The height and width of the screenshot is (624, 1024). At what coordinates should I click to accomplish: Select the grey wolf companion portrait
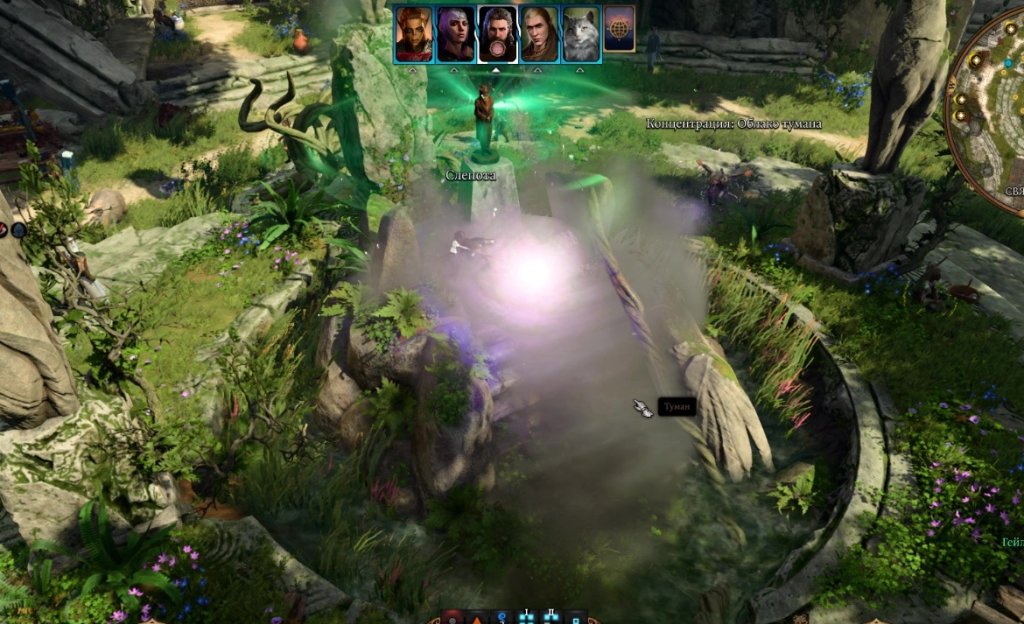pos(581,34)
